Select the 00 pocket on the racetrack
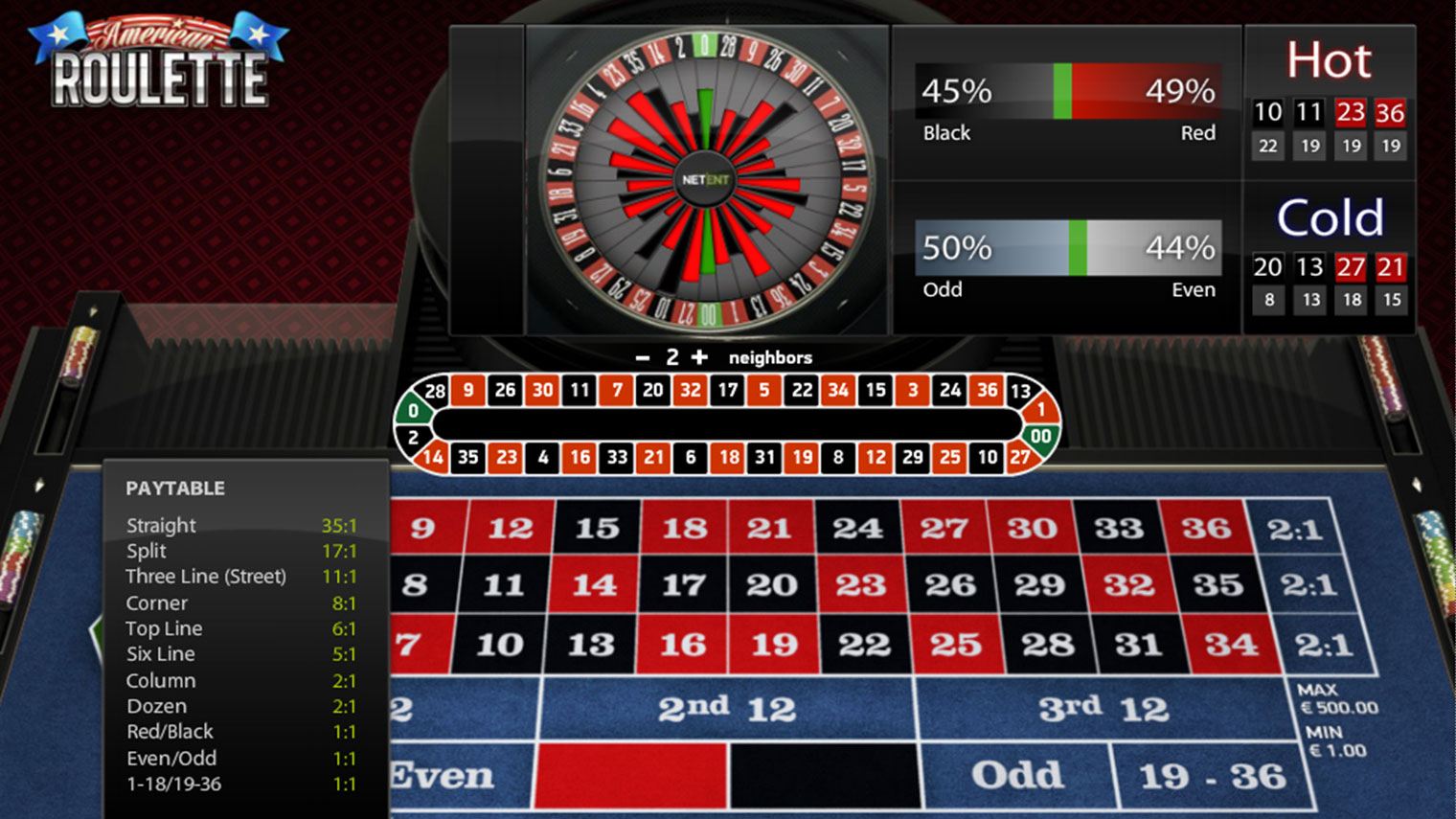Image resolution: width=1456 pixels, height=819 pixels. point(1040,436)
